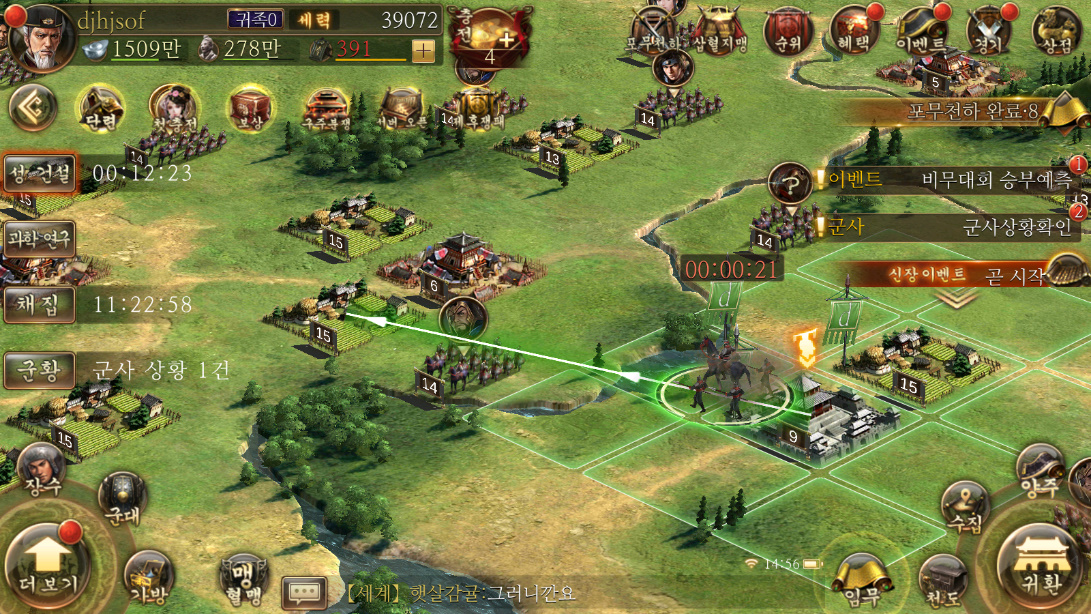The image size is (1091, 614).
Task: Collapse the icon row with the arrow
Action: coord(30,108)
